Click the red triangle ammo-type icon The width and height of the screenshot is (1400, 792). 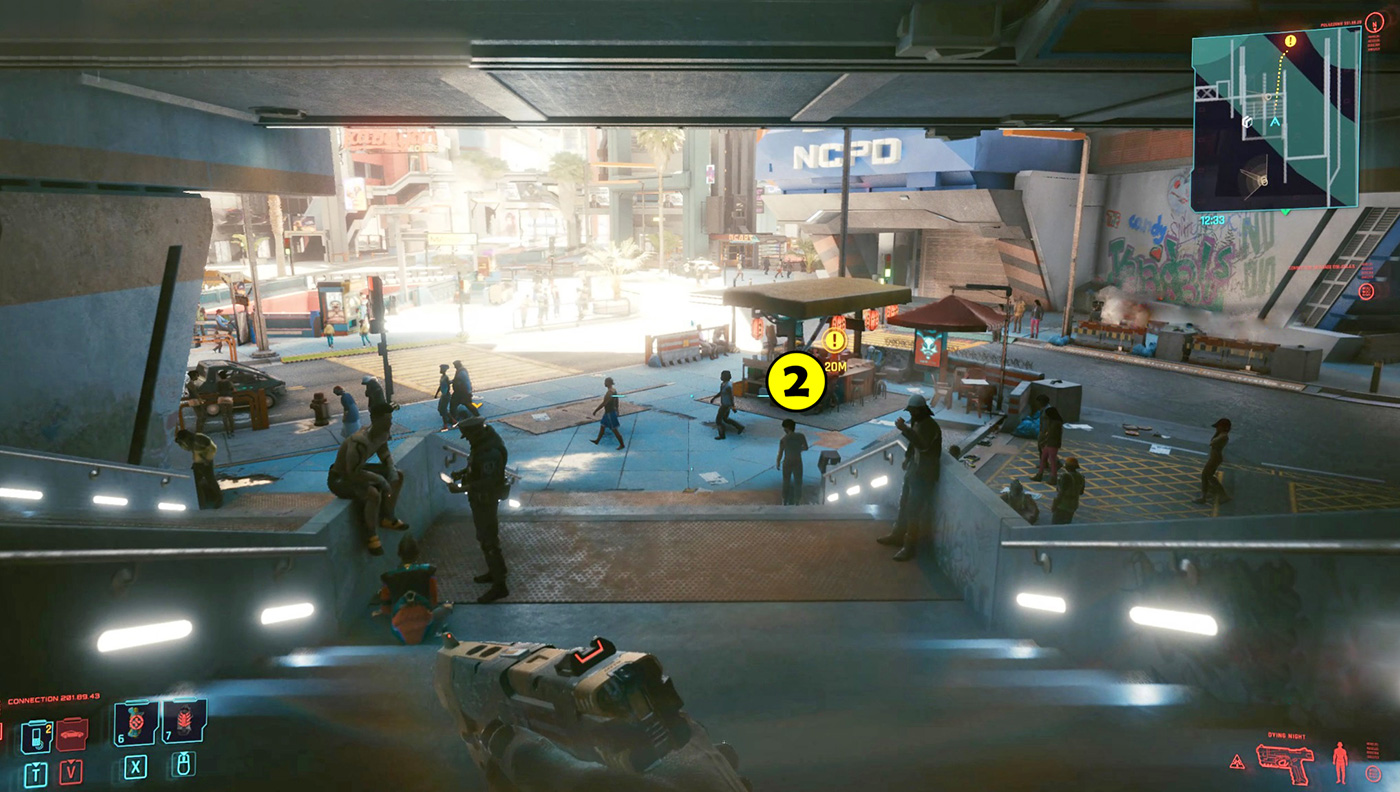click(1237, 762)
